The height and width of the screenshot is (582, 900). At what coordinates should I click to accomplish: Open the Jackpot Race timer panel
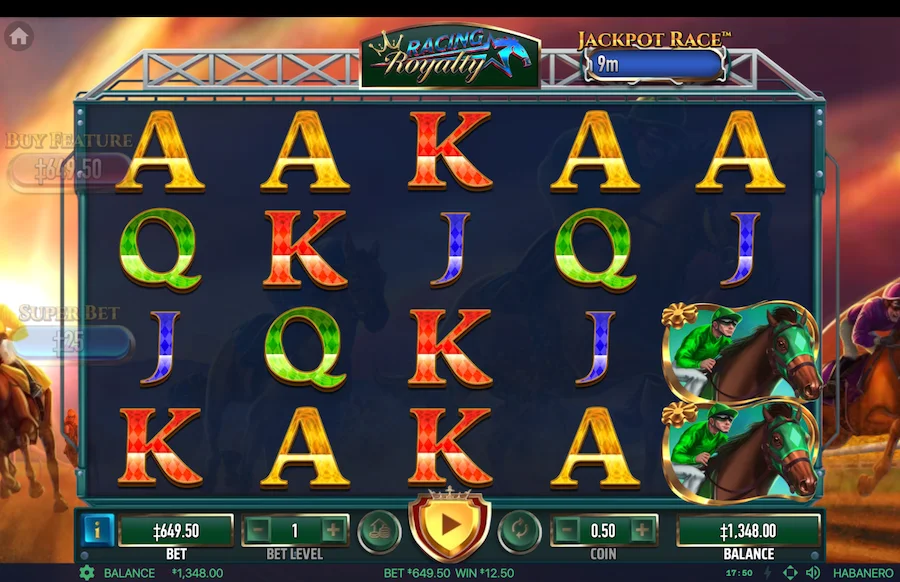tap(653, 64)
